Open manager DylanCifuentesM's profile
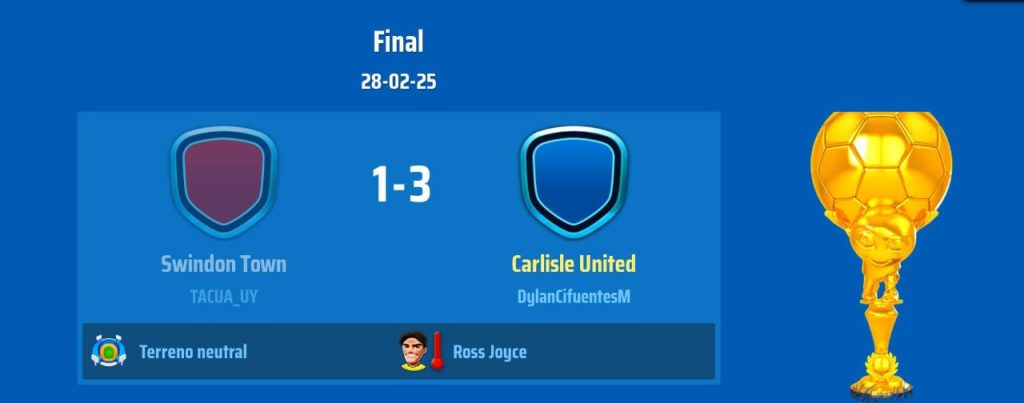1024x403 pixels. 573,296
